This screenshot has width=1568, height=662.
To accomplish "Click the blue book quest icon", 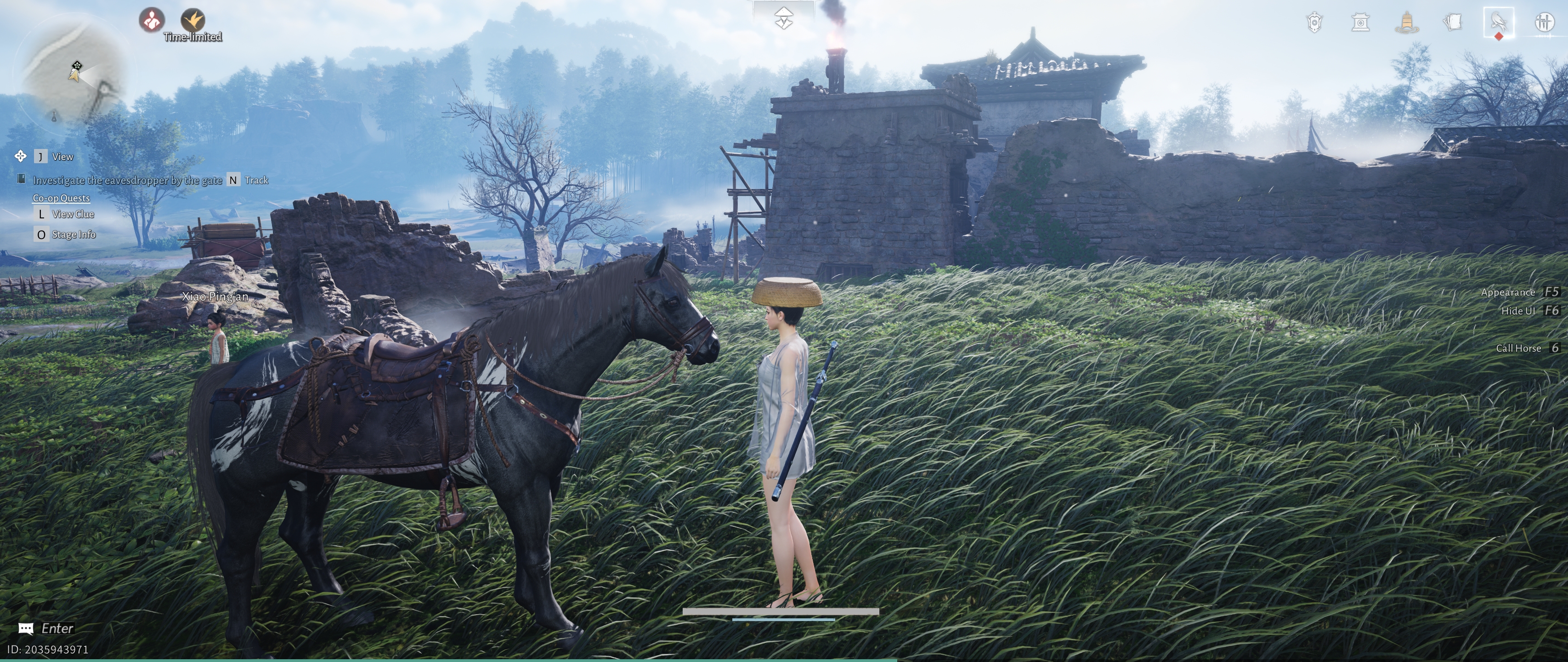I will [21, 179].
